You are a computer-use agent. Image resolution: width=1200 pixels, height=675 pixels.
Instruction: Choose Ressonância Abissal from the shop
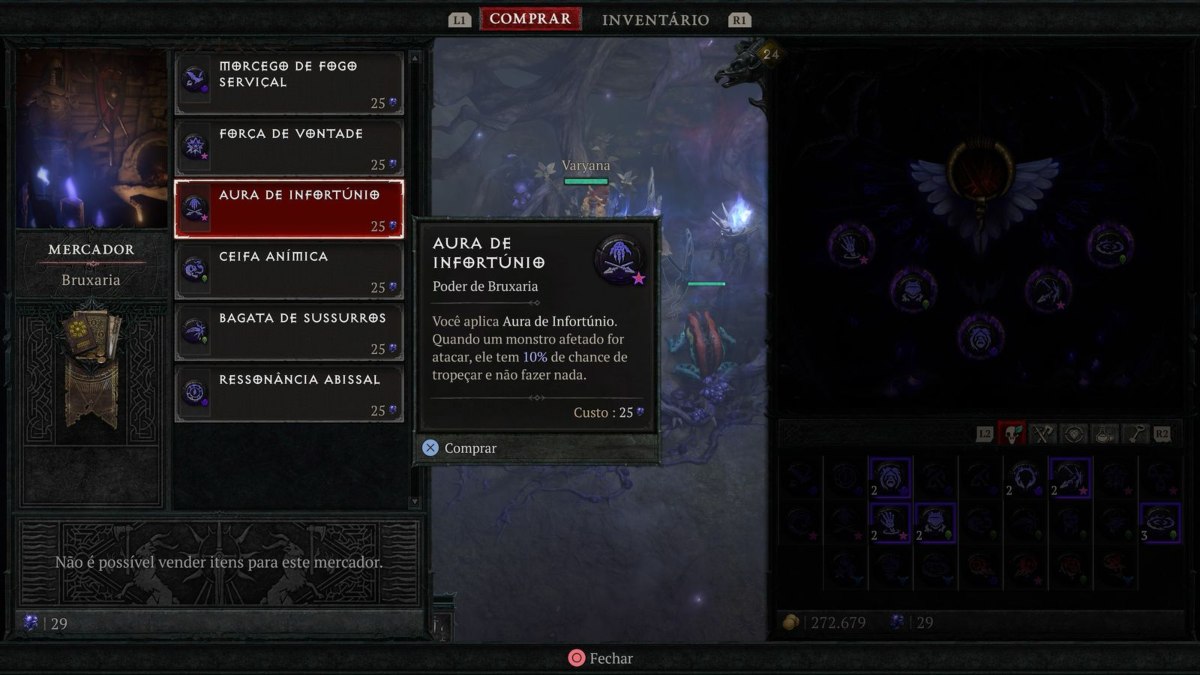[x=289, y=393]
